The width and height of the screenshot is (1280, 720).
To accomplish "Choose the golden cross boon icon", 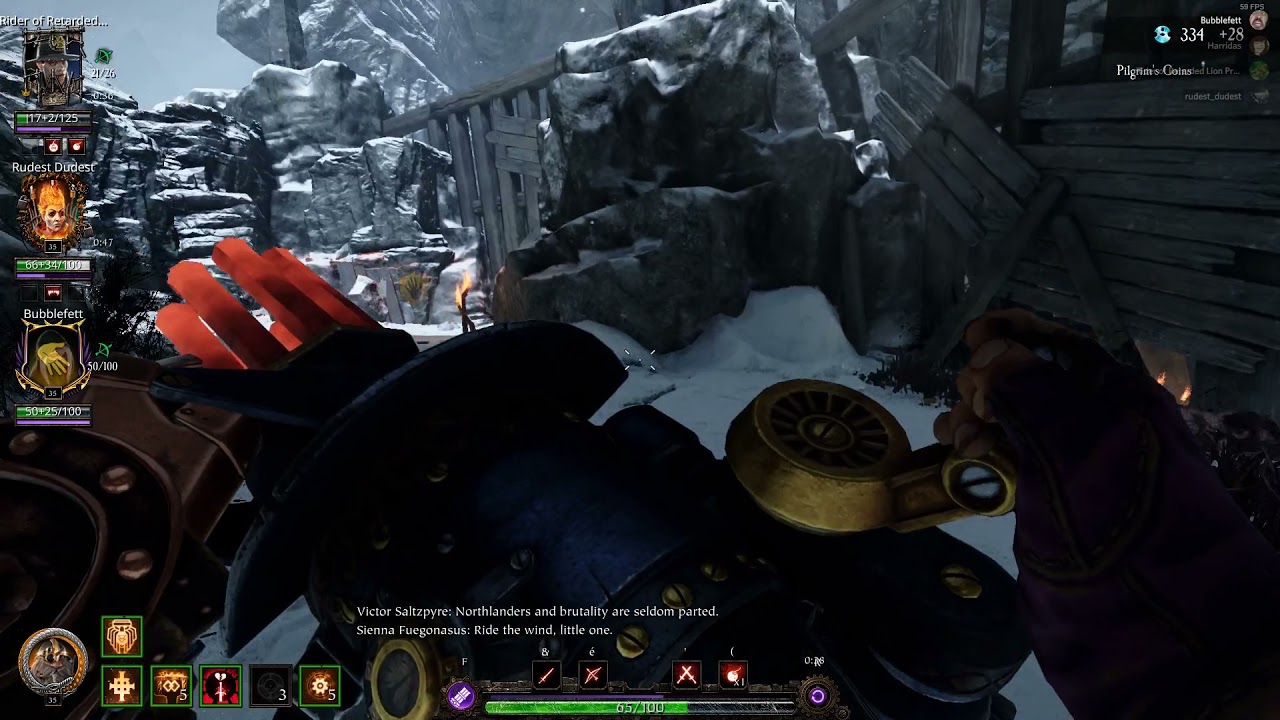I will pos(122,686).
